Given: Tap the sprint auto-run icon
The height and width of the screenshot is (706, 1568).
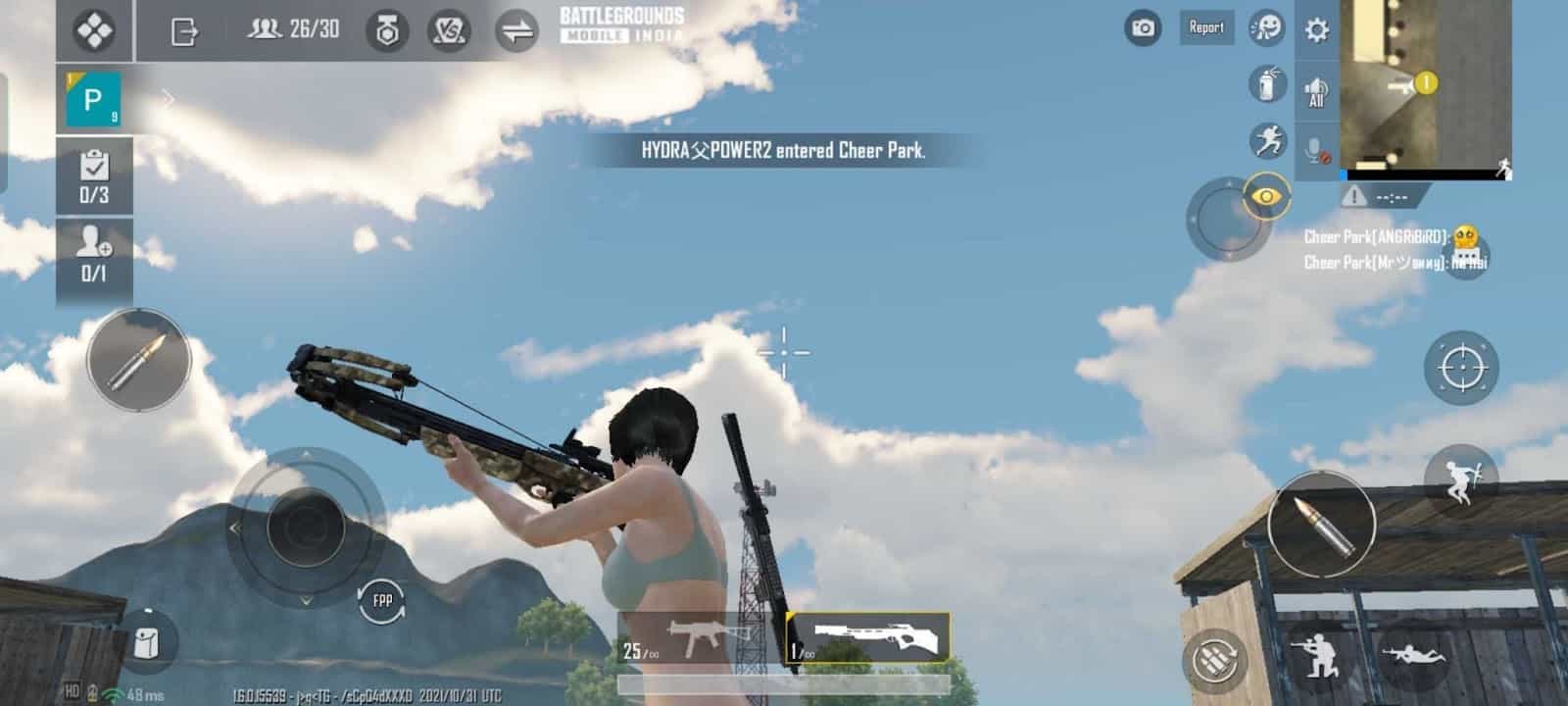Looking at the screenshot, I should 1267,140.
